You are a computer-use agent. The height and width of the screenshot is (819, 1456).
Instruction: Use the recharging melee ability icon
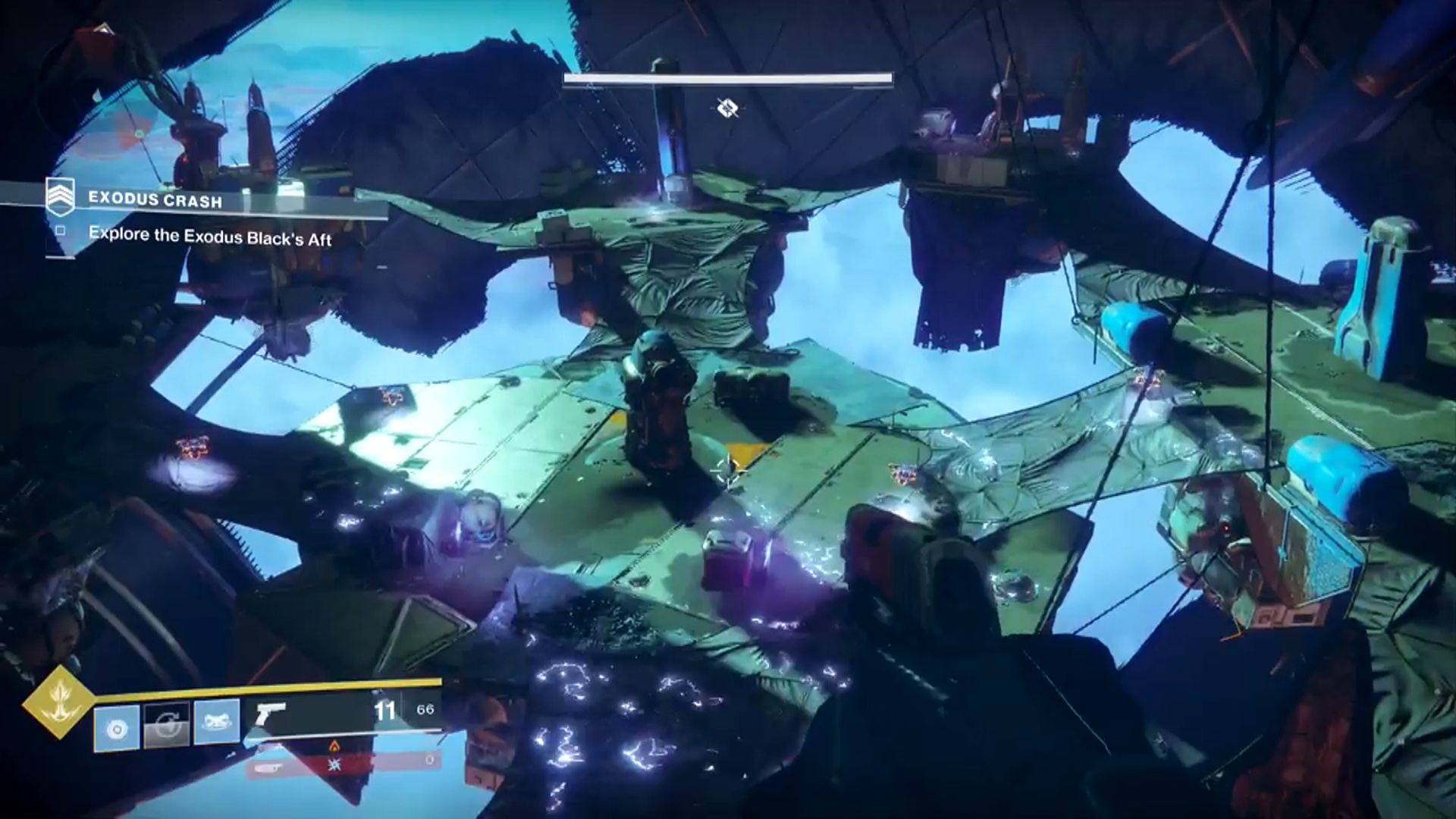tap(167, 724)
